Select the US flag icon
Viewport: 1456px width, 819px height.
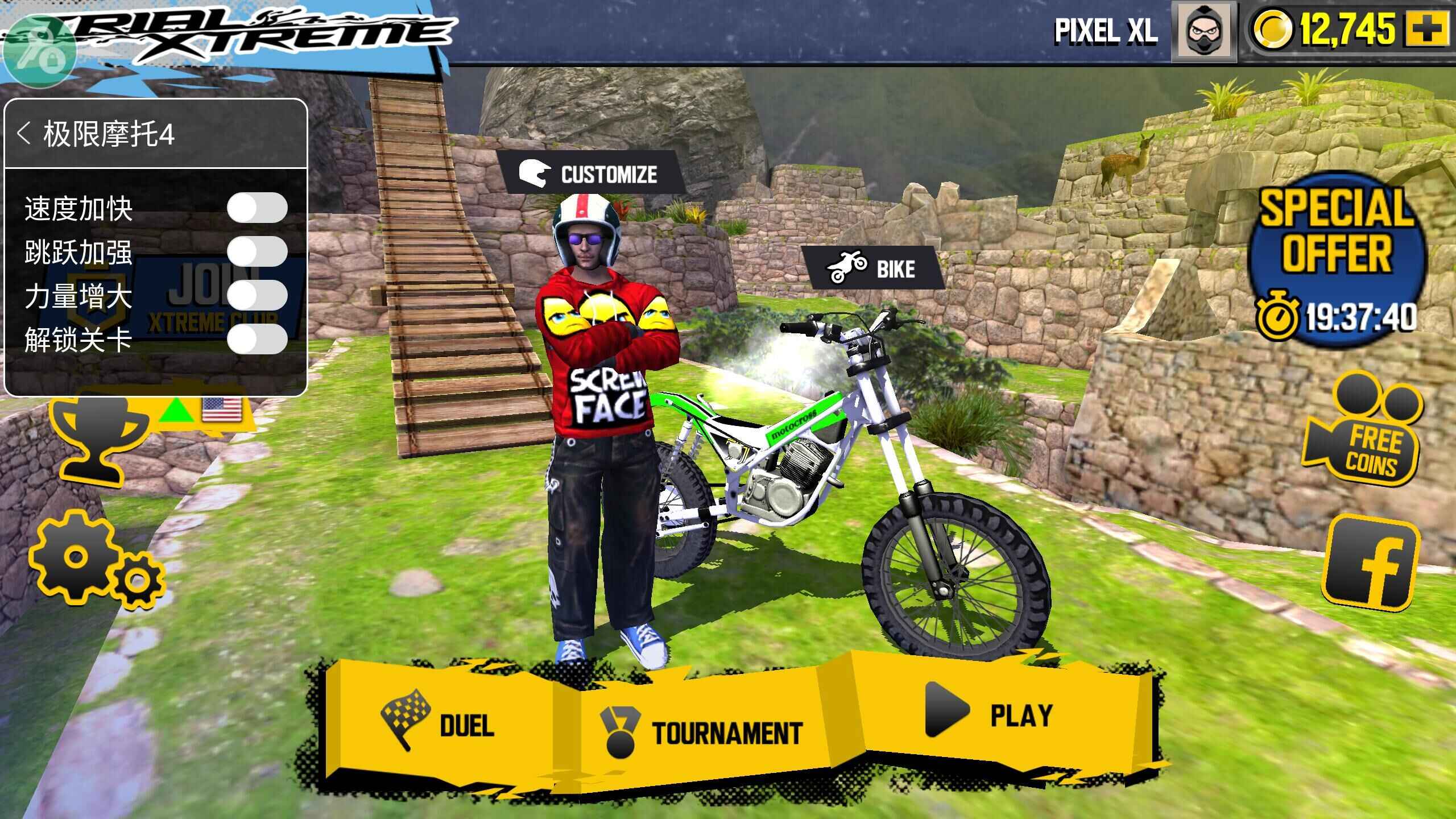point(221,409)
